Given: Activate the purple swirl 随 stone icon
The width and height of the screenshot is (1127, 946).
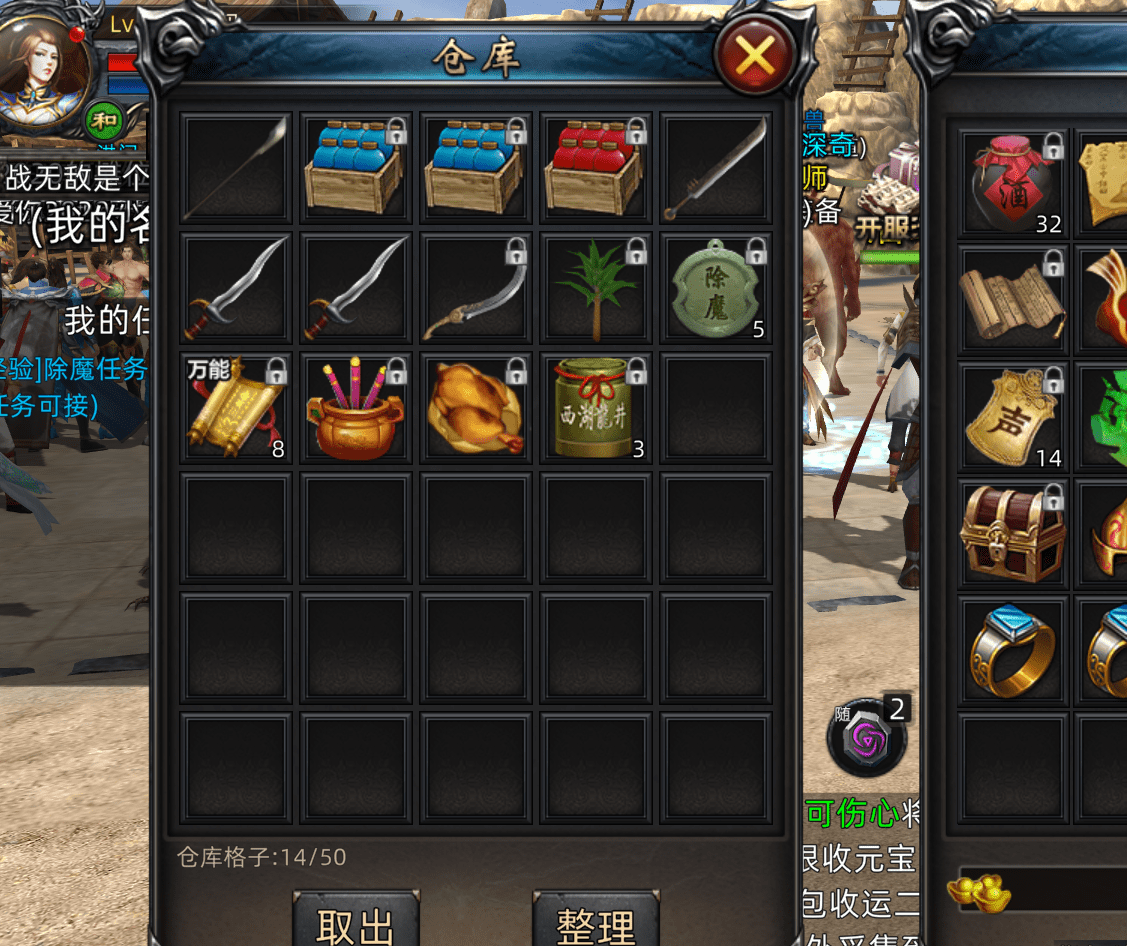Looking at the screenshot, I should click(866, 742).
